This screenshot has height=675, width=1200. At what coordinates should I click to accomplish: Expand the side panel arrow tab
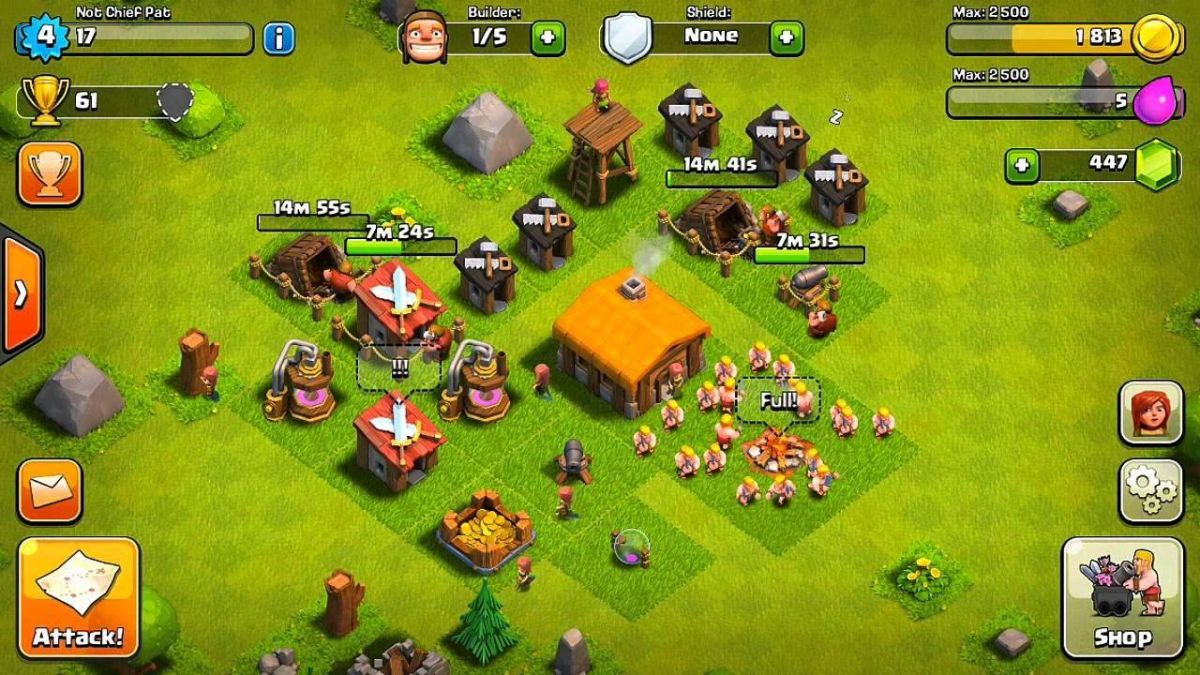click(x=20, y=293)
